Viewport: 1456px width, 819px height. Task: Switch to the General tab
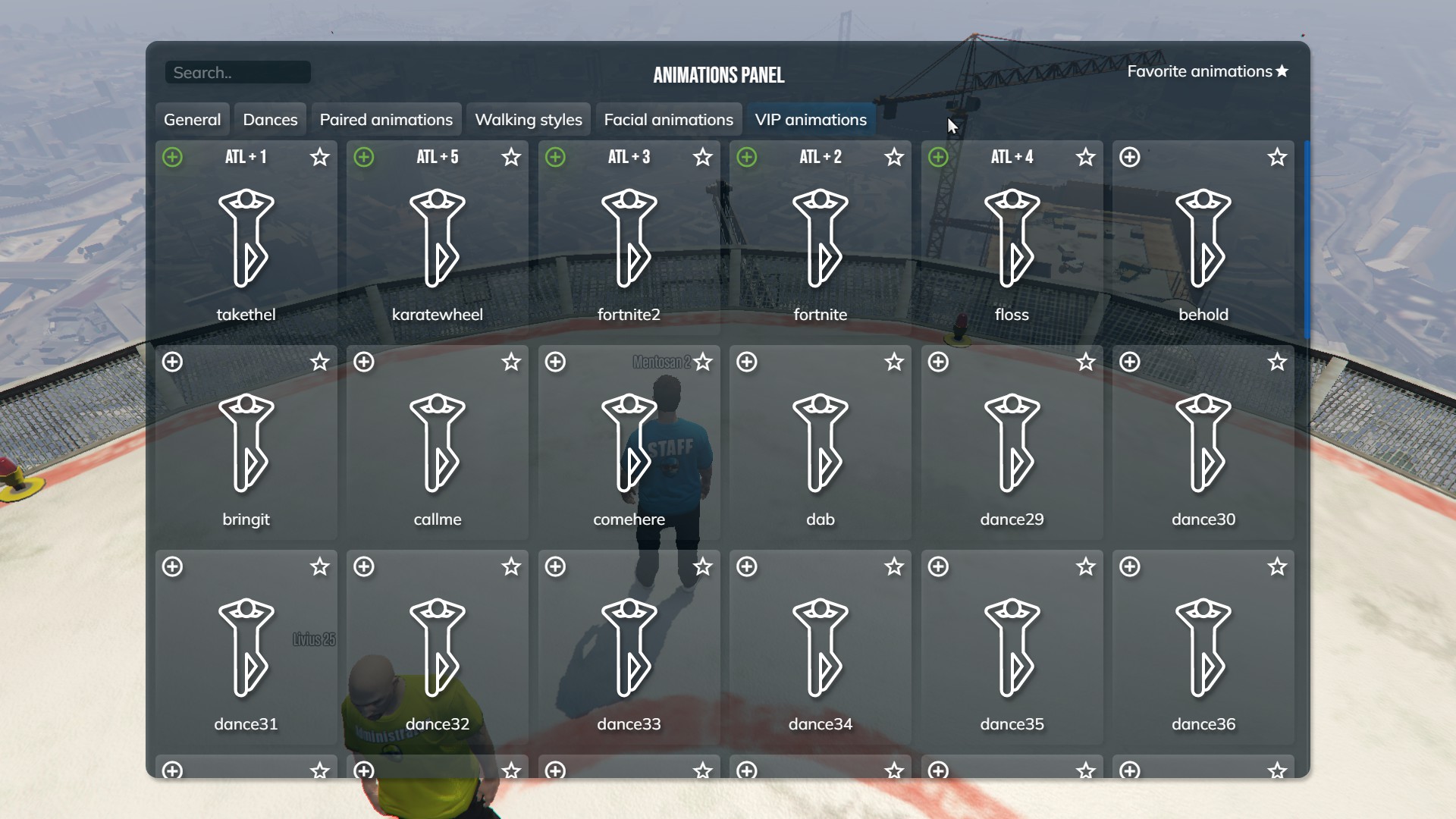point(192,120)
